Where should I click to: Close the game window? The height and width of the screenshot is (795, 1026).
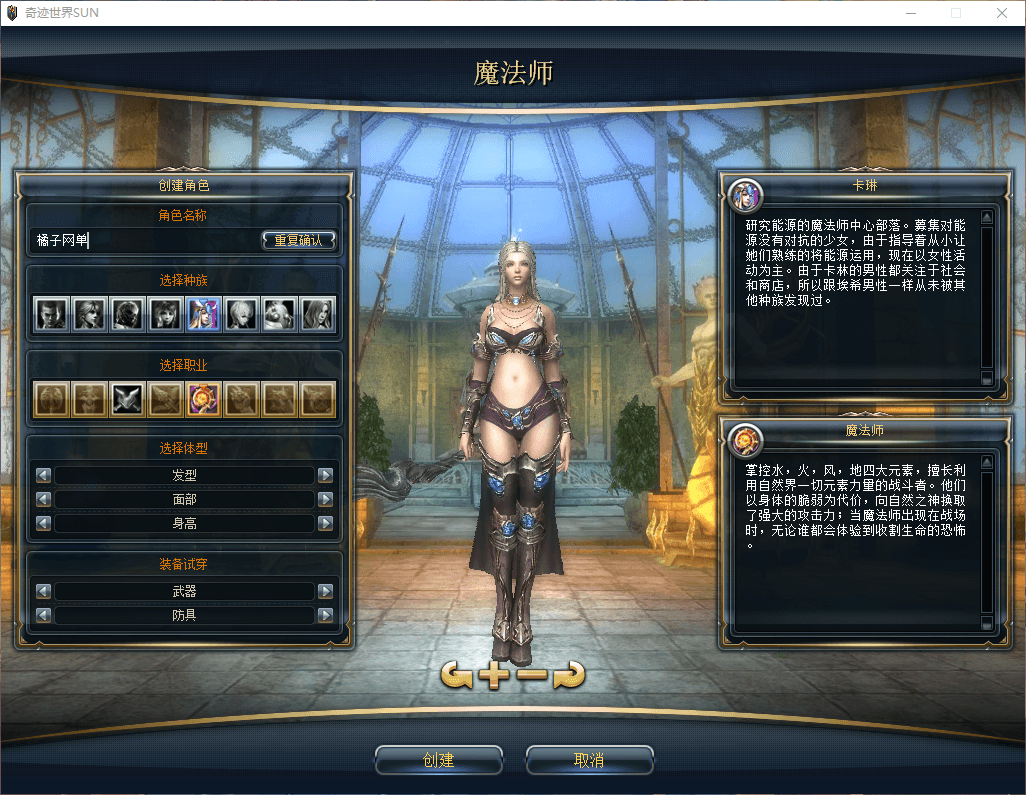(1001, 13)
